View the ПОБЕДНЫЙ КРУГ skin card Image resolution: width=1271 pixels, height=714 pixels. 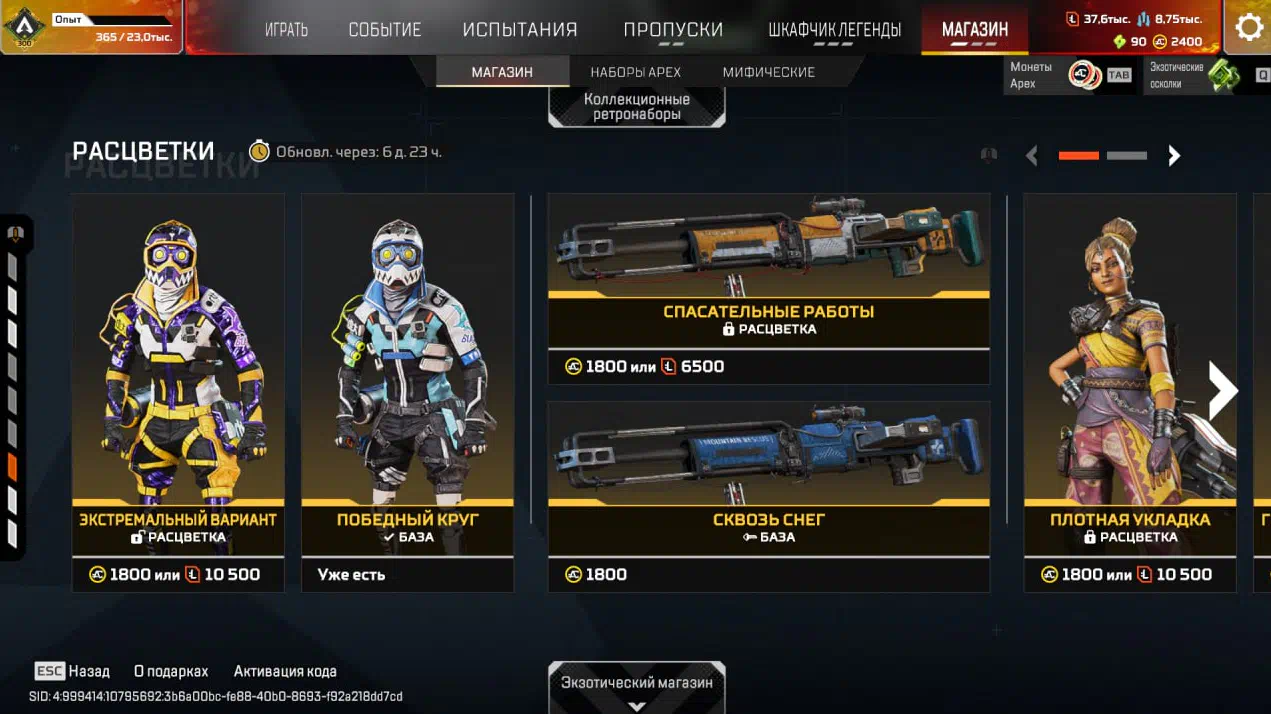point(407,380)
